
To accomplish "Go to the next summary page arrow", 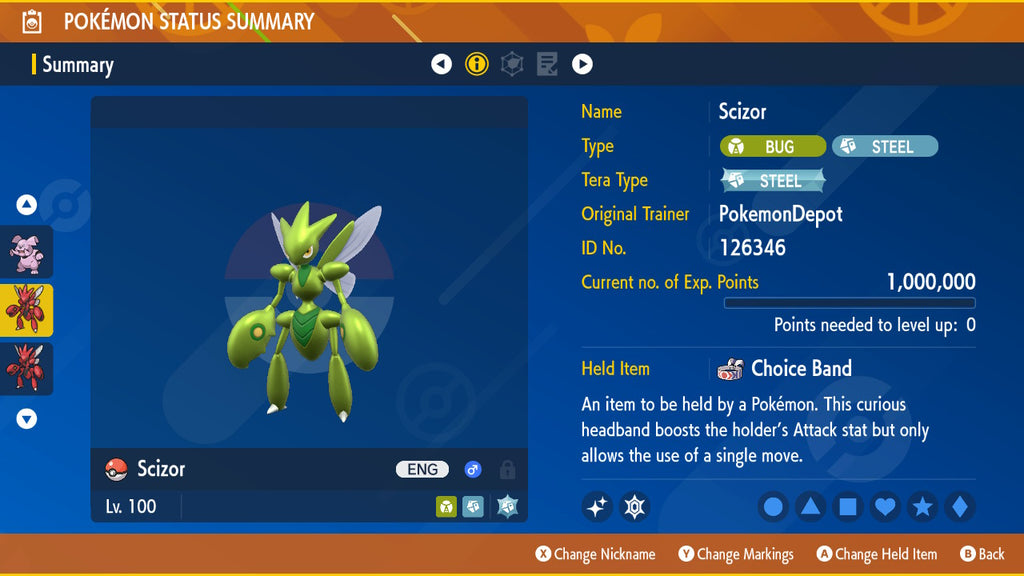I will point(582,65).
